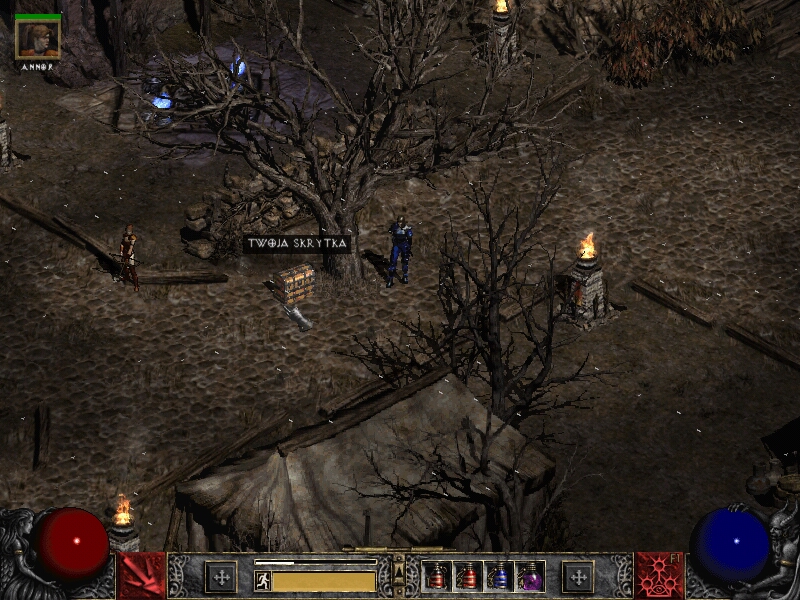Viewport: 800px width, 600px height.
Task: Toggle the run/walk button
Action: (x=263, y=581)
